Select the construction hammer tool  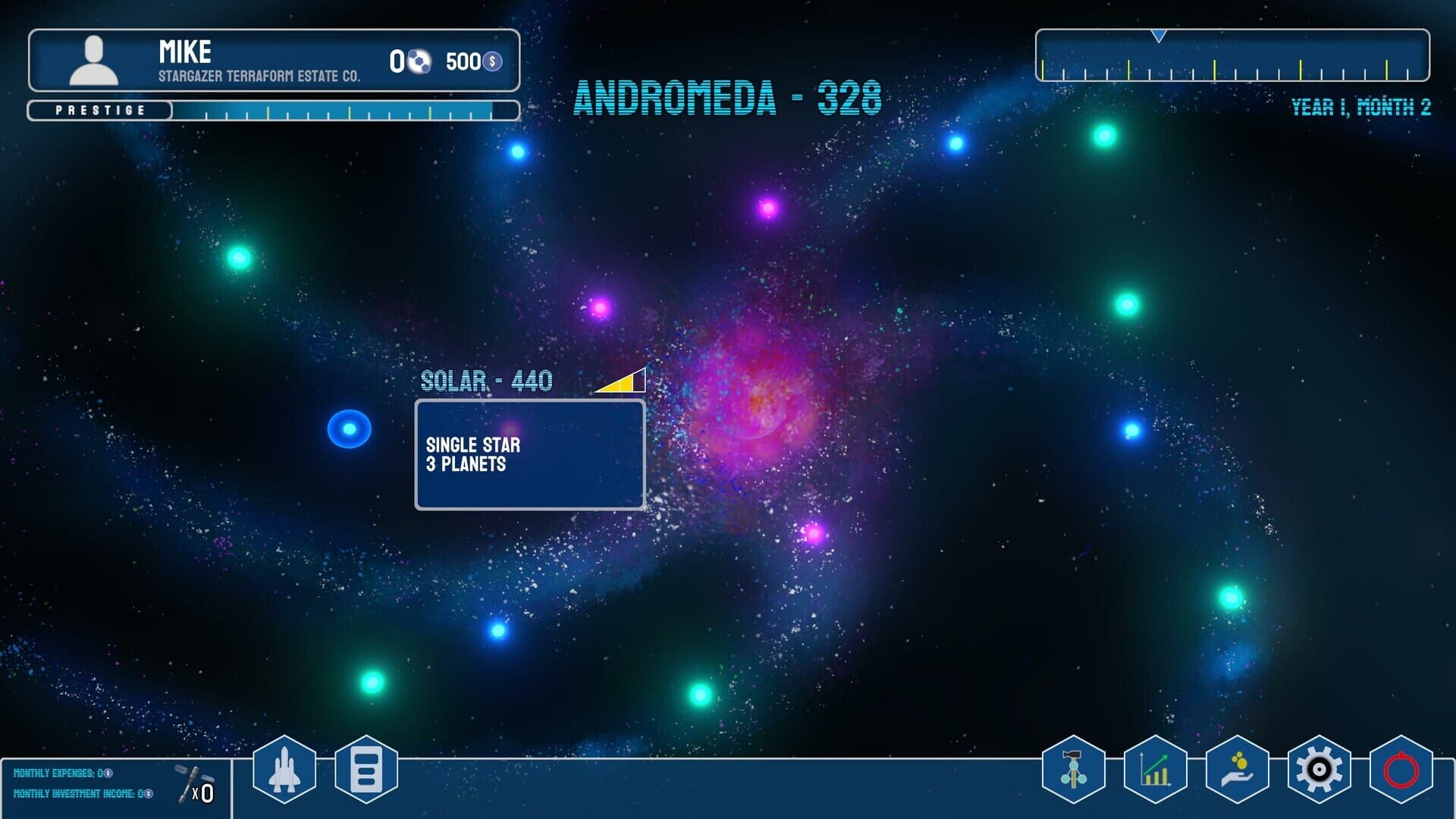point(1074,768)
